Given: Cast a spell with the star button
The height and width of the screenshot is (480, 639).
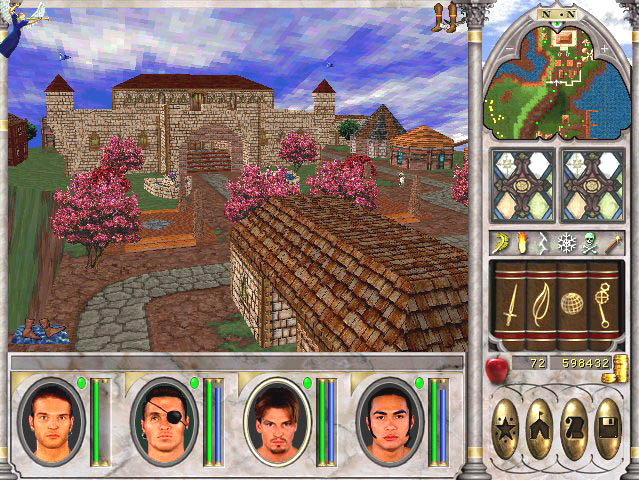Looking at the screenshot, I should (x=507, y=430).
